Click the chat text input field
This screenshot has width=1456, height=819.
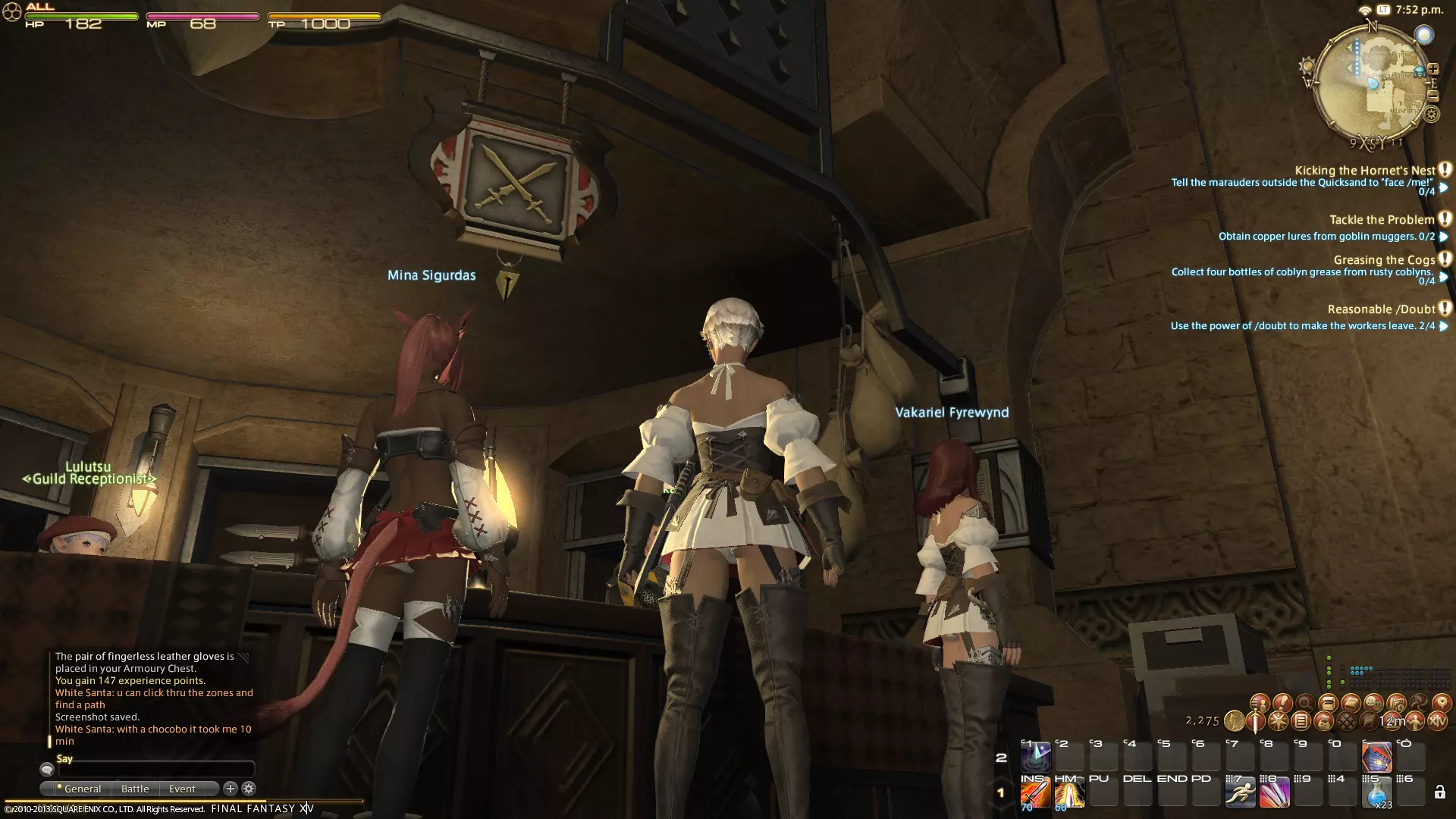point(155,770)
